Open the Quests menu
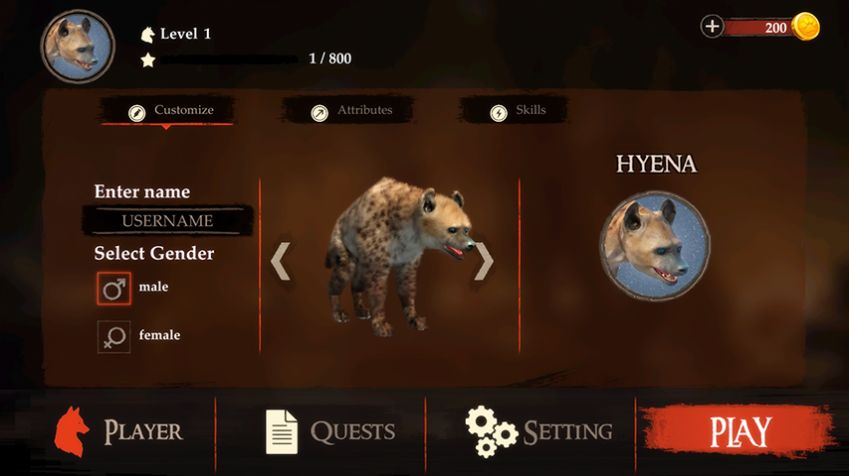Image resolution: width=849 pixels, height=476 pixels. coord(330,431)
